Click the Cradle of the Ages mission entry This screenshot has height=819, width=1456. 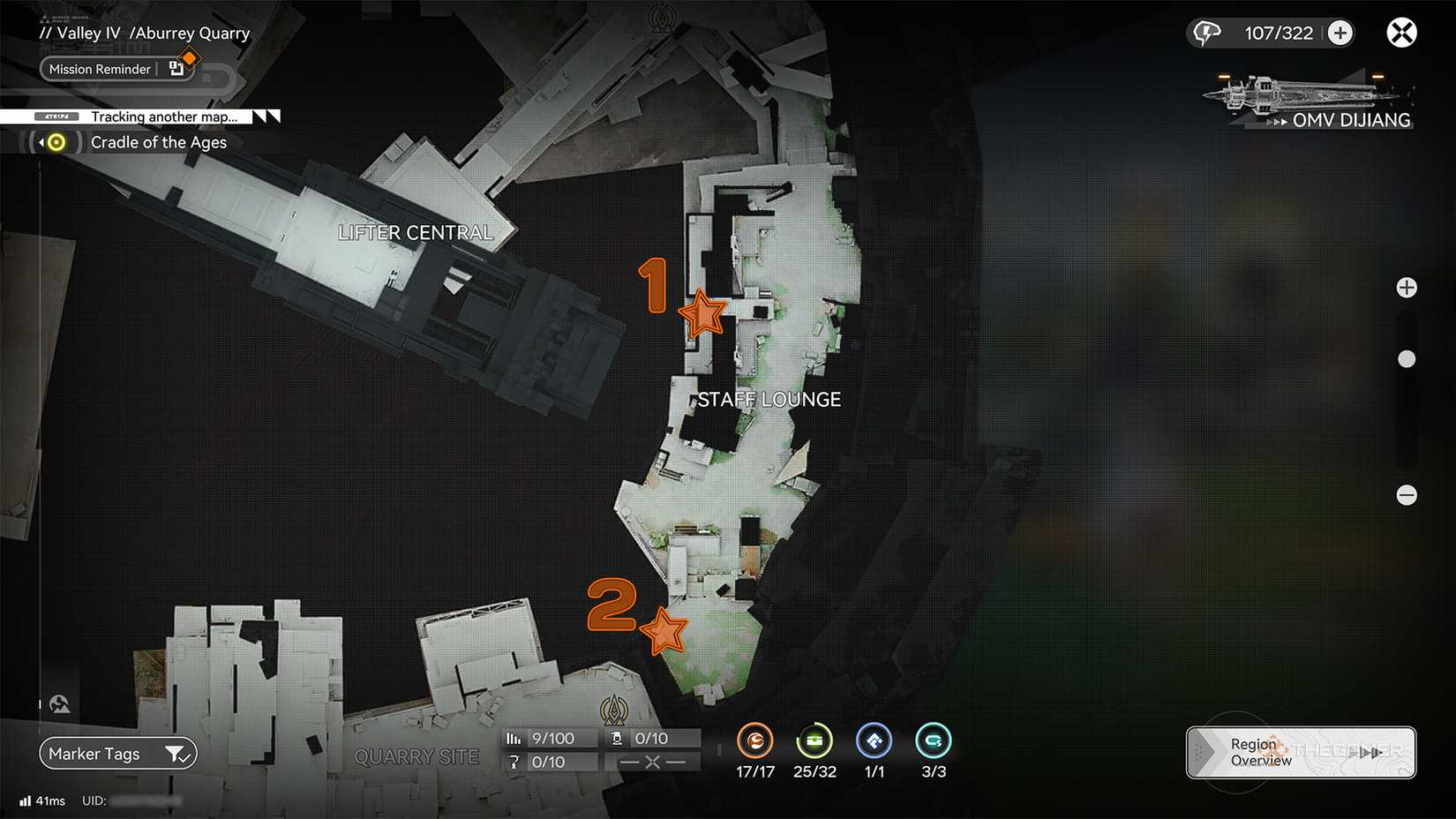coord(160,142)
